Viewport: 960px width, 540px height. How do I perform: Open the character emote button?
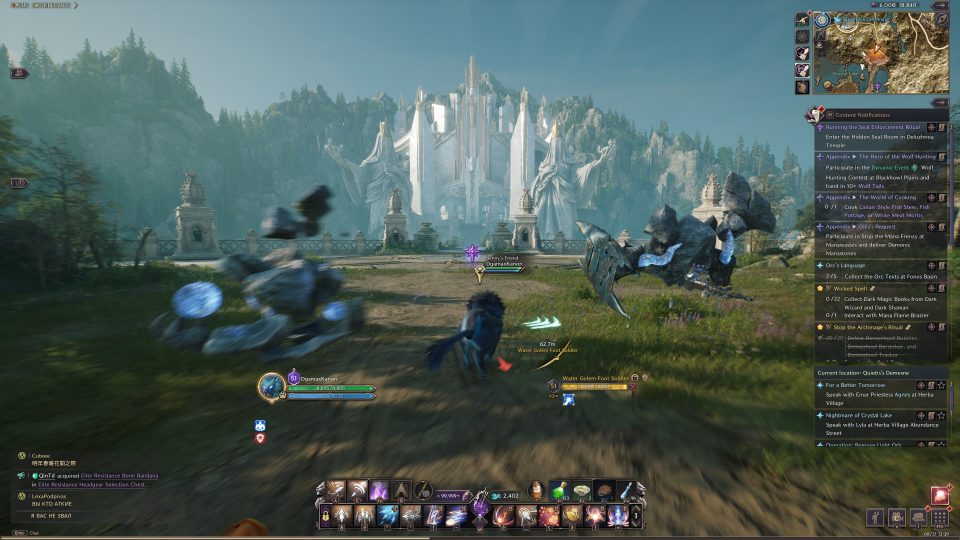tap(875, 517)
